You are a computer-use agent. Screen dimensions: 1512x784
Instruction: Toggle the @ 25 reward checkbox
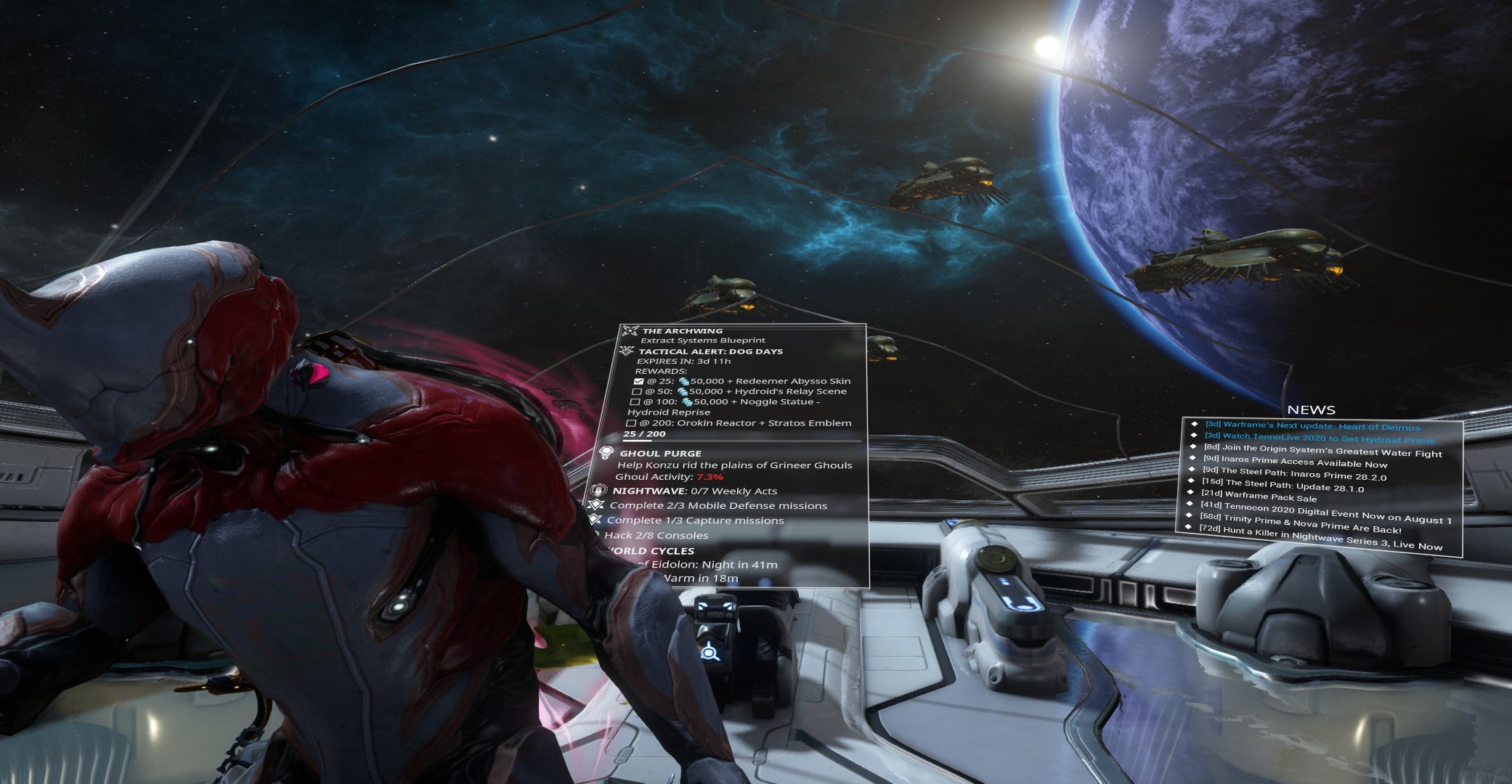point(638,381)
